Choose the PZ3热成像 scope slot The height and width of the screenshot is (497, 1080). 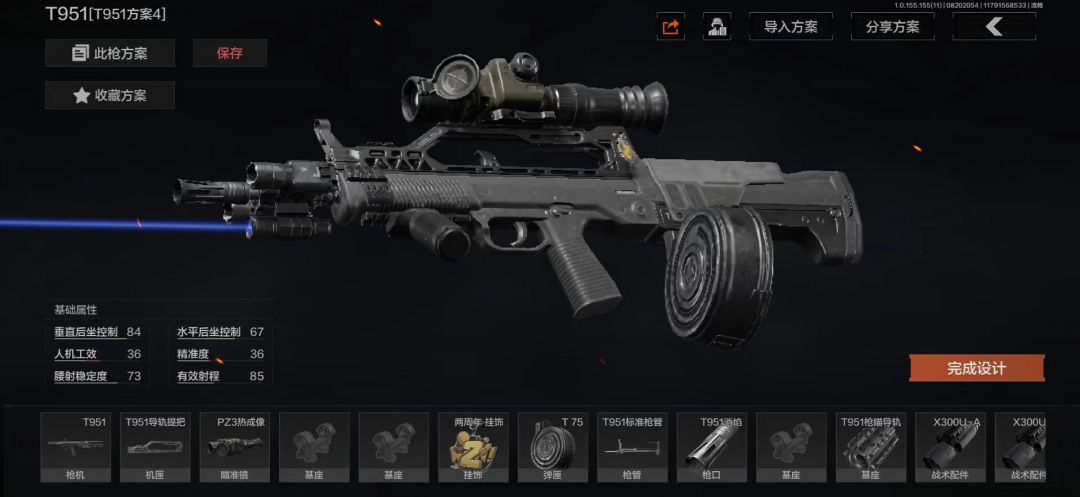[x=234, y=448]
